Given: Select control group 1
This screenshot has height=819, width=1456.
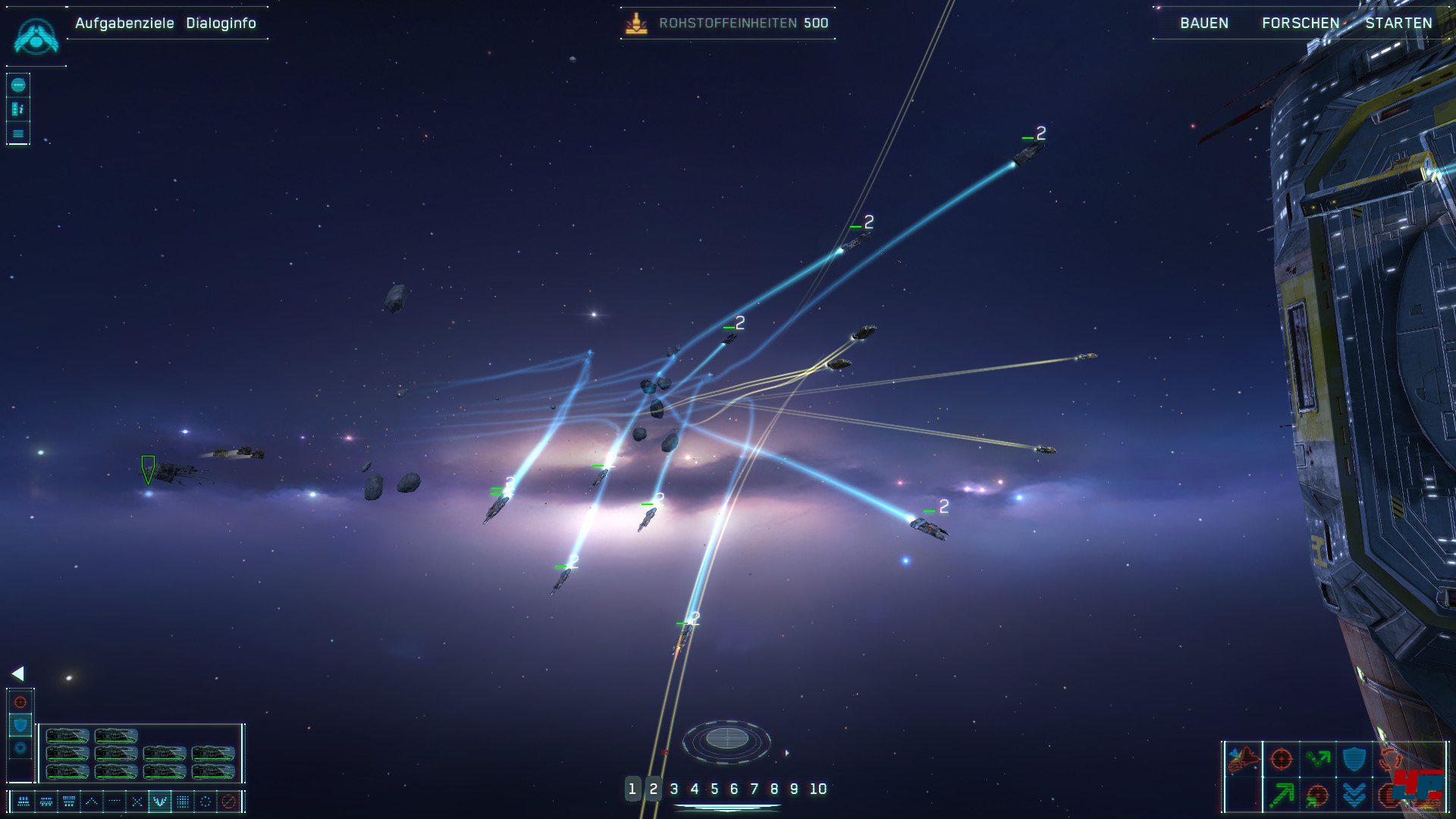Looking at the screenshot, I should (x=632, y=789).
